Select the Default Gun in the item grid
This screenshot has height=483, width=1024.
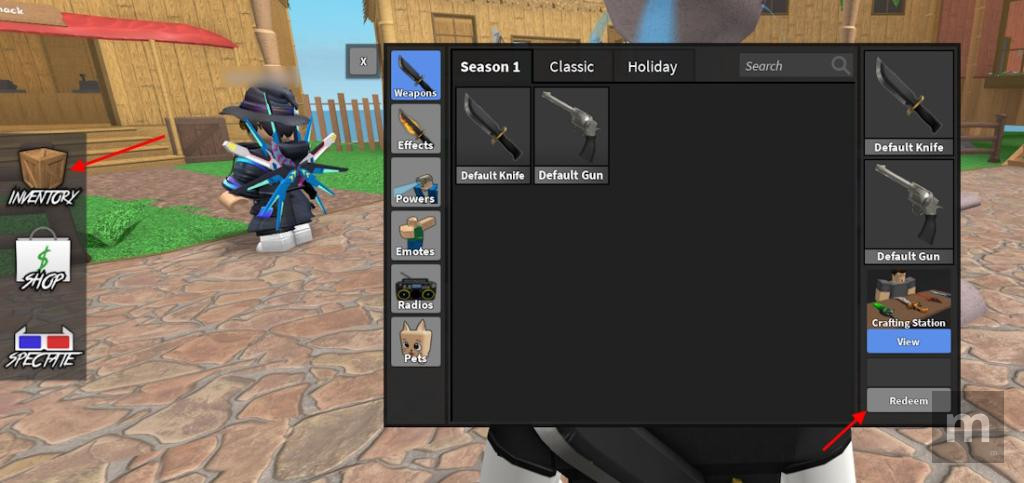(x=571, y=135)
